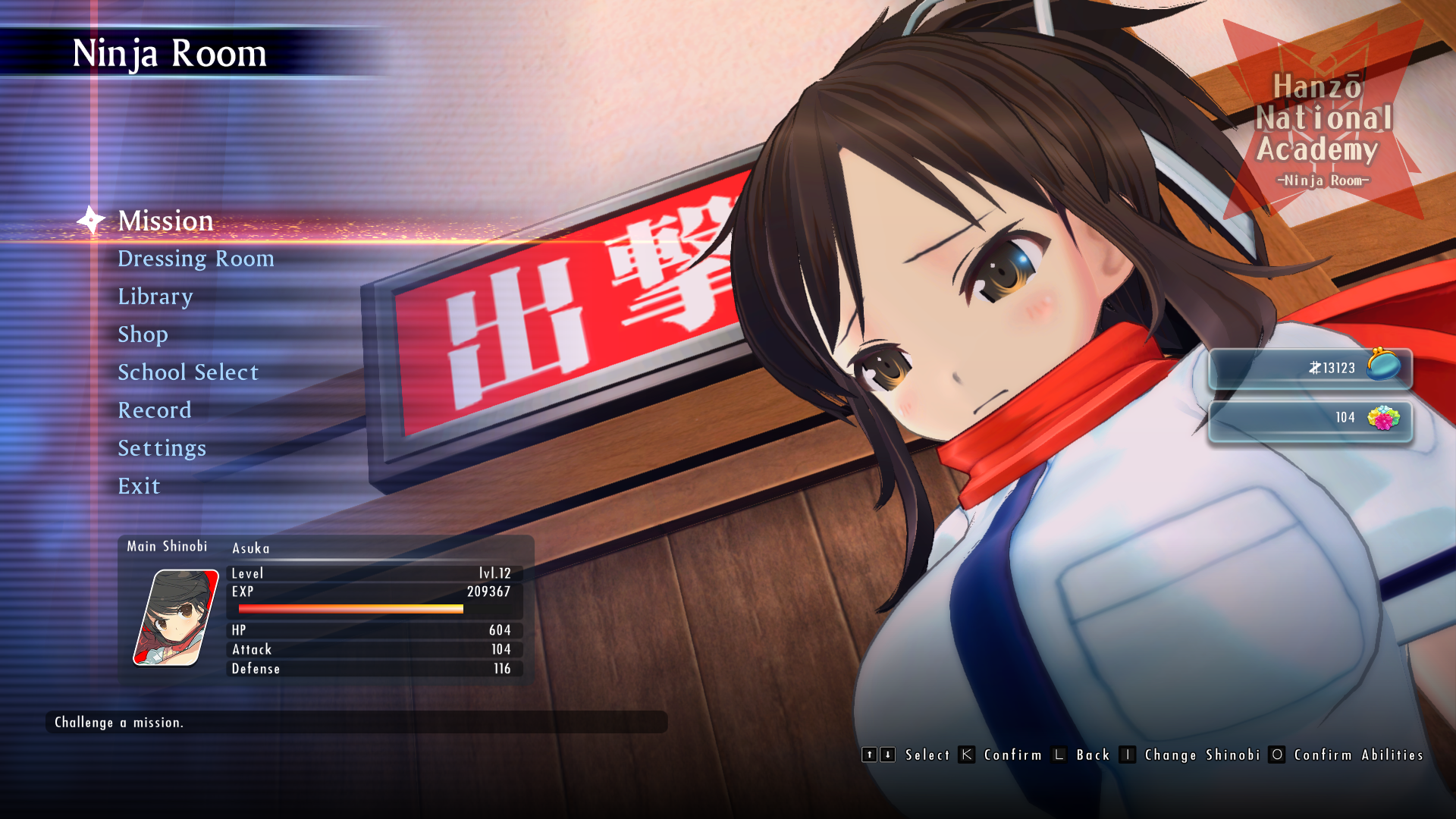Enter the Shop menu
Image resolution: width=1456 pixels, height=819 pixels.
click(x=143, y=334)
